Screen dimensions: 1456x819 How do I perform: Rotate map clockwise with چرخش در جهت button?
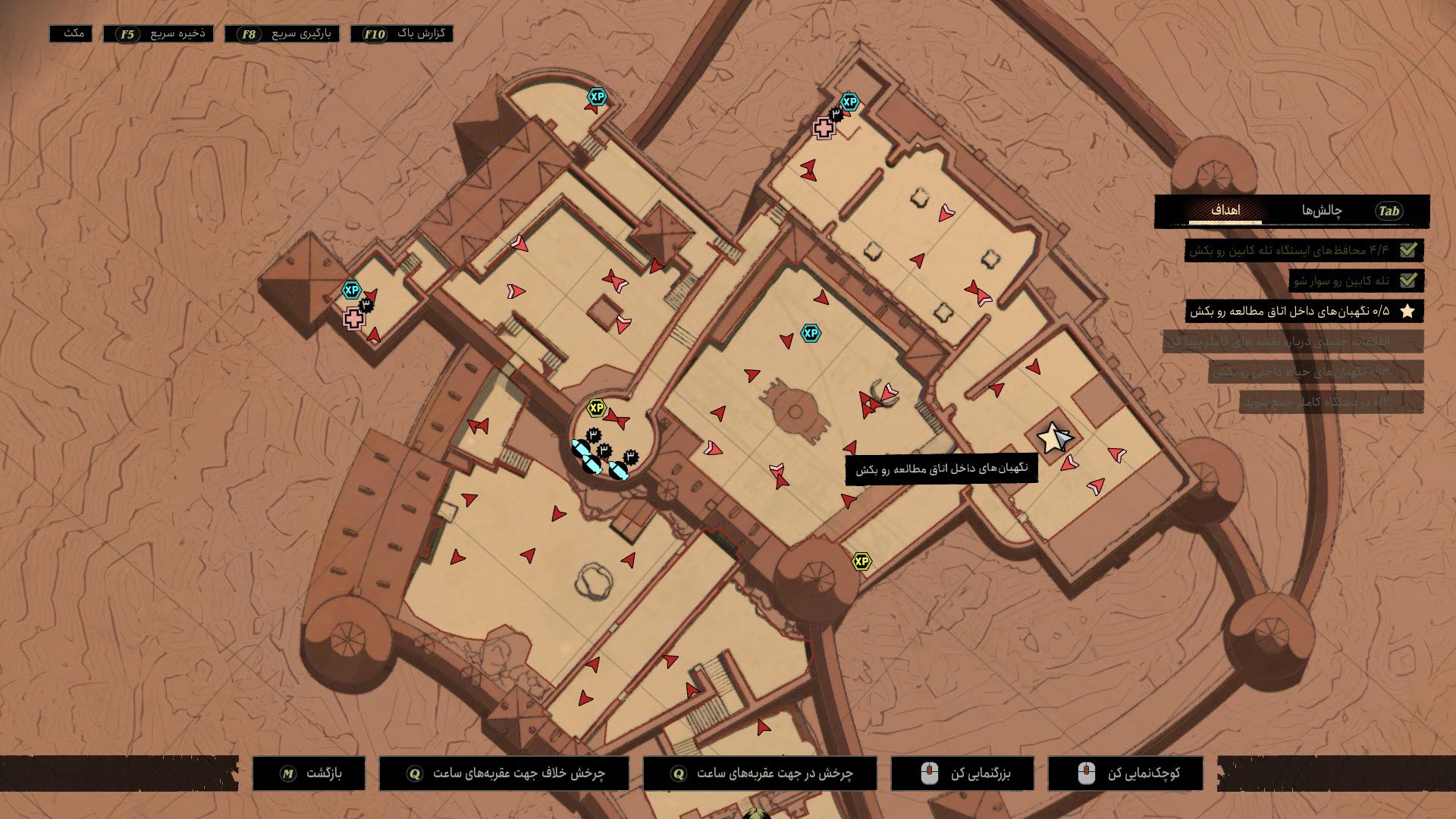click(760, 773)
